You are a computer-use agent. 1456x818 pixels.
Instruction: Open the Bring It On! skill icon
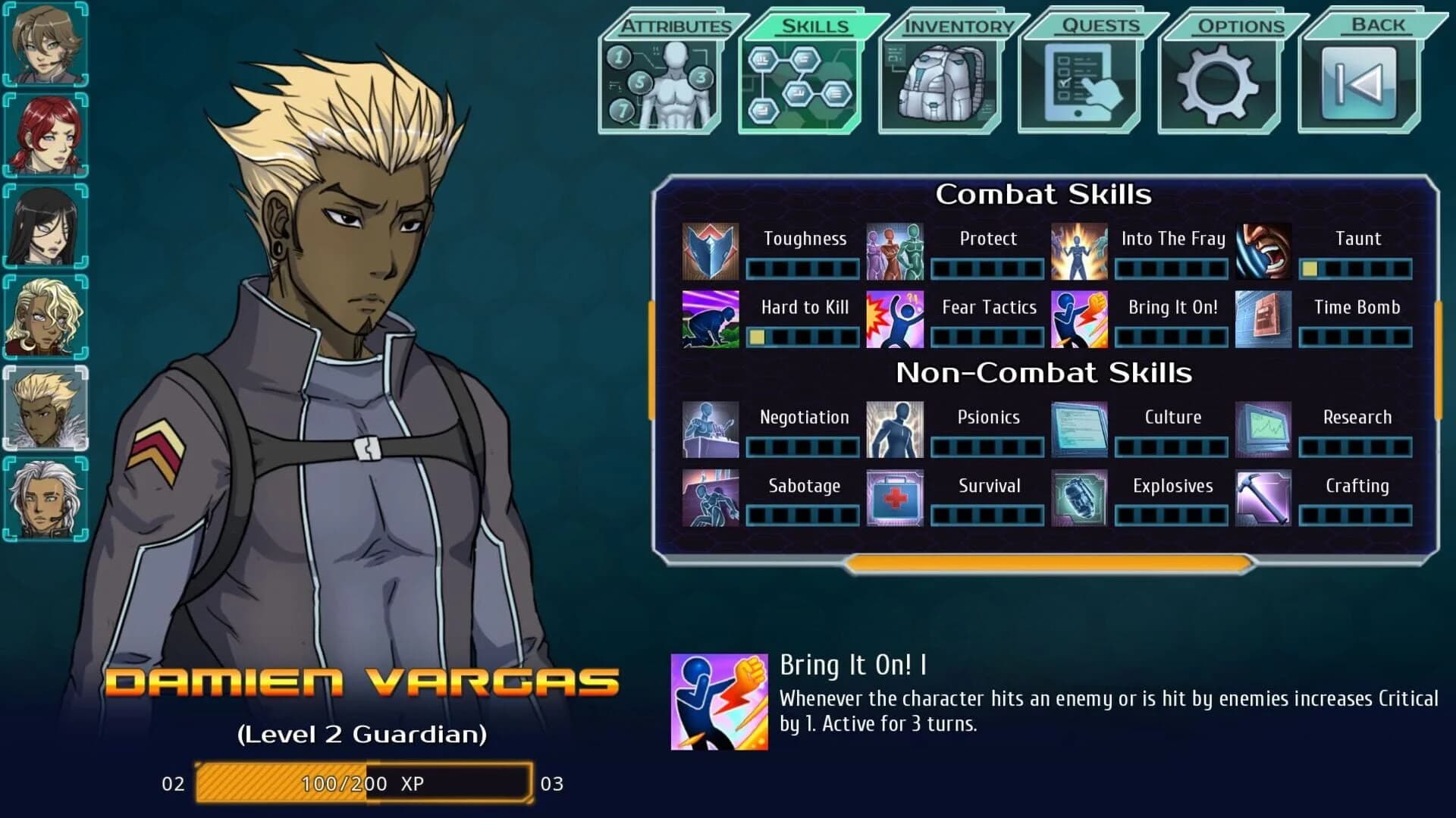(1079, 320)
